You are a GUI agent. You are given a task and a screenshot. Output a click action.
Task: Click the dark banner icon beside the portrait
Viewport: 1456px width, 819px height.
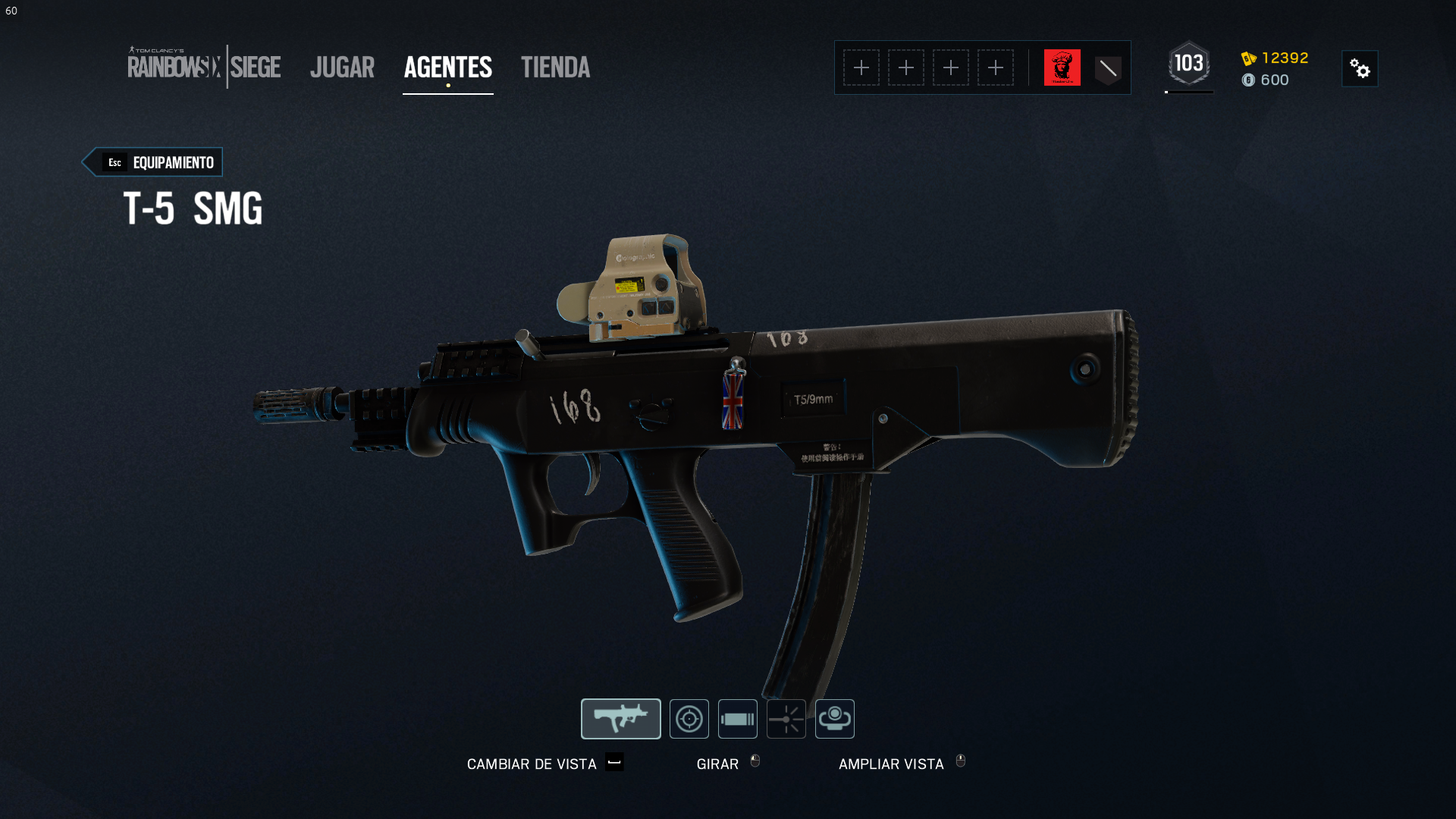[1107, 67]
